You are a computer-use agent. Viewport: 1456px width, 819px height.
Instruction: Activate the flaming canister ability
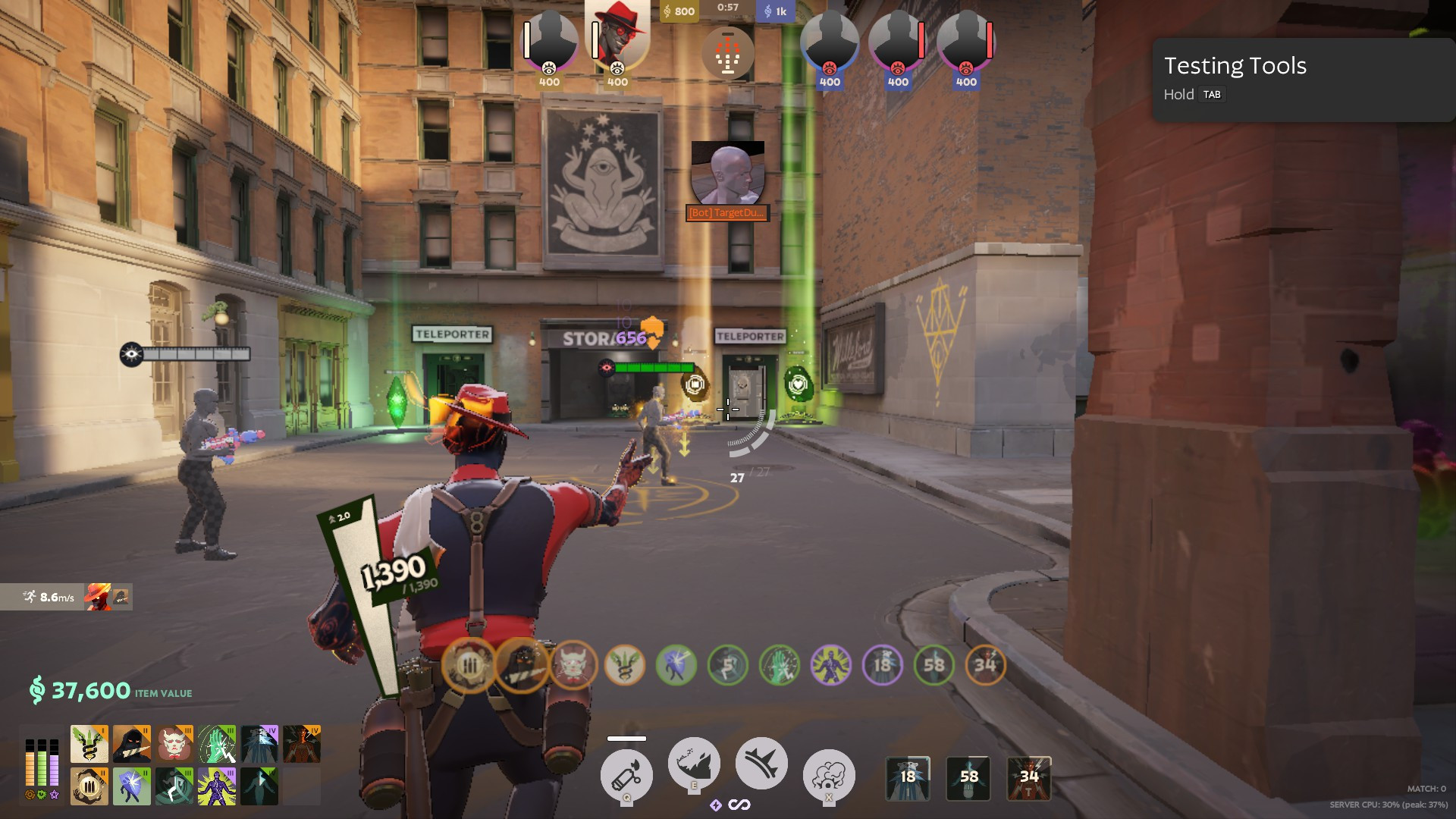(x=626, y=775)
